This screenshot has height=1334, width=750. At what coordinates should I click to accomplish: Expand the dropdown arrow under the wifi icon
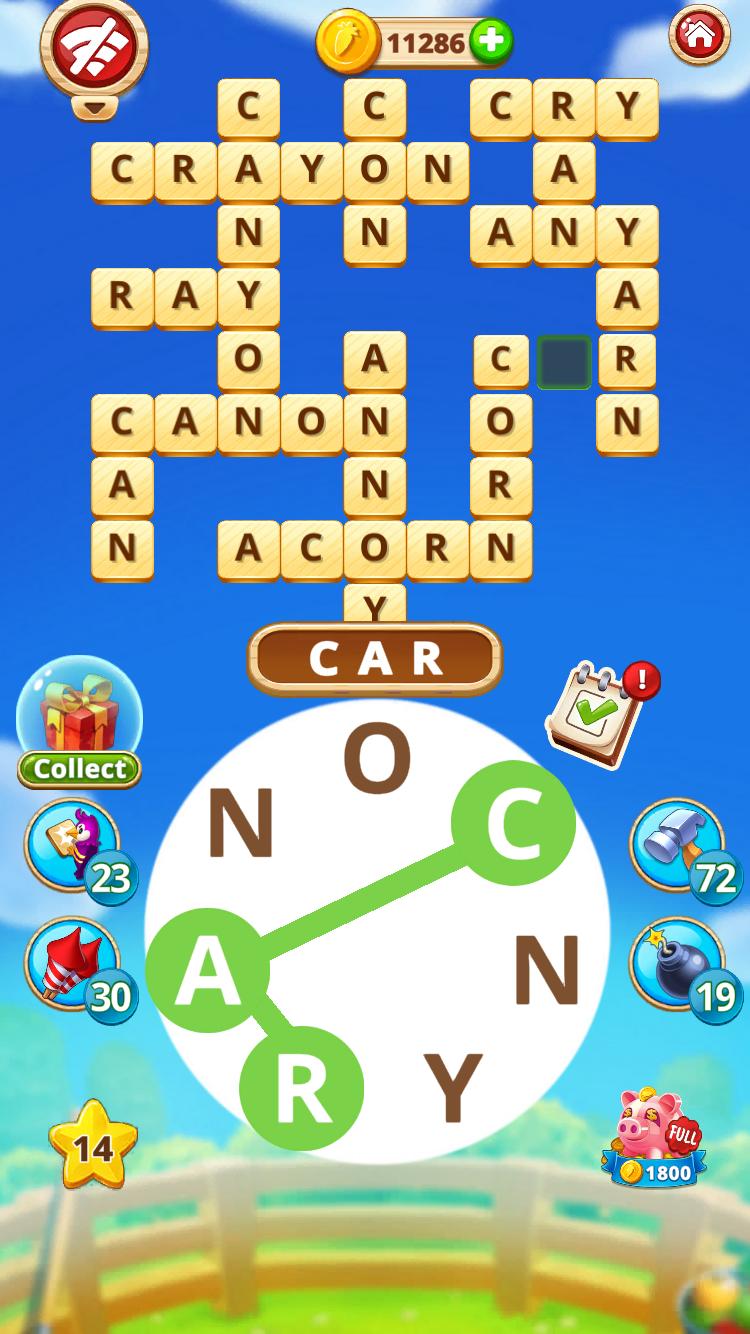[x=94, y=107]
